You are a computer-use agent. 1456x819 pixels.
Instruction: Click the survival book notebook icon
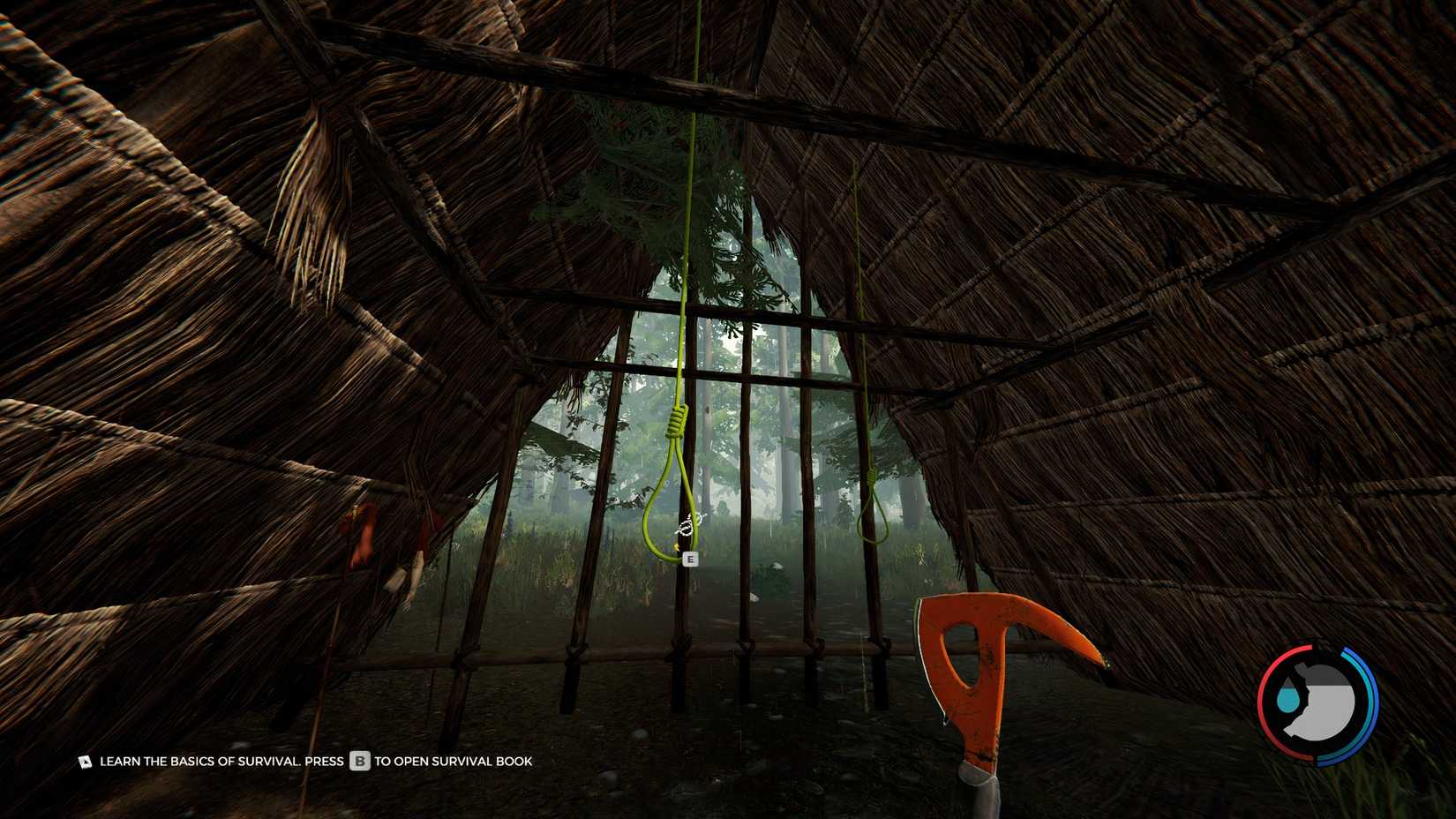click(86, 760)
